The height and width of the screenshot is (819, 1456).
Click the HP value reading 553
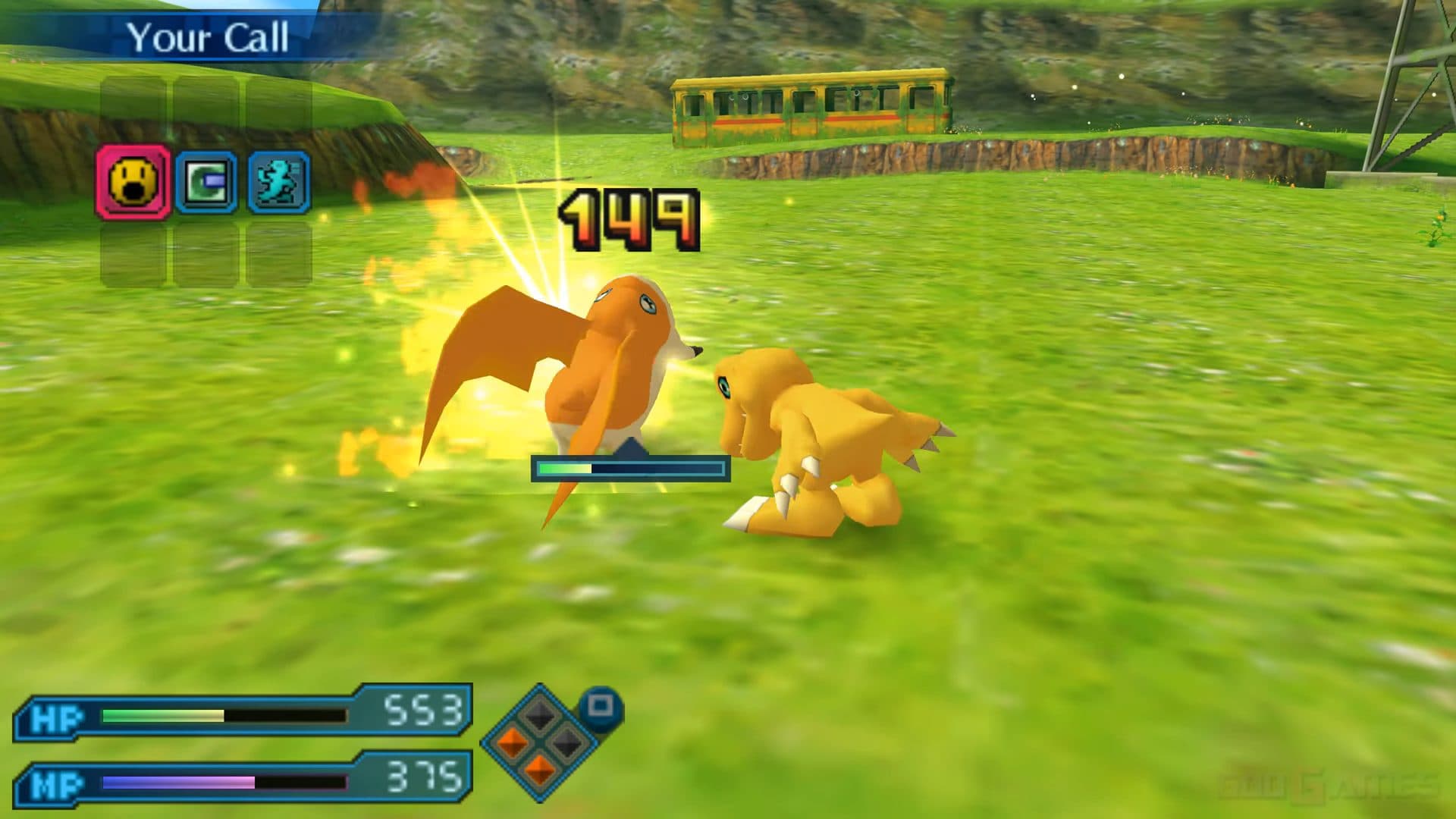pyautogui.click(x=428, y=711)
